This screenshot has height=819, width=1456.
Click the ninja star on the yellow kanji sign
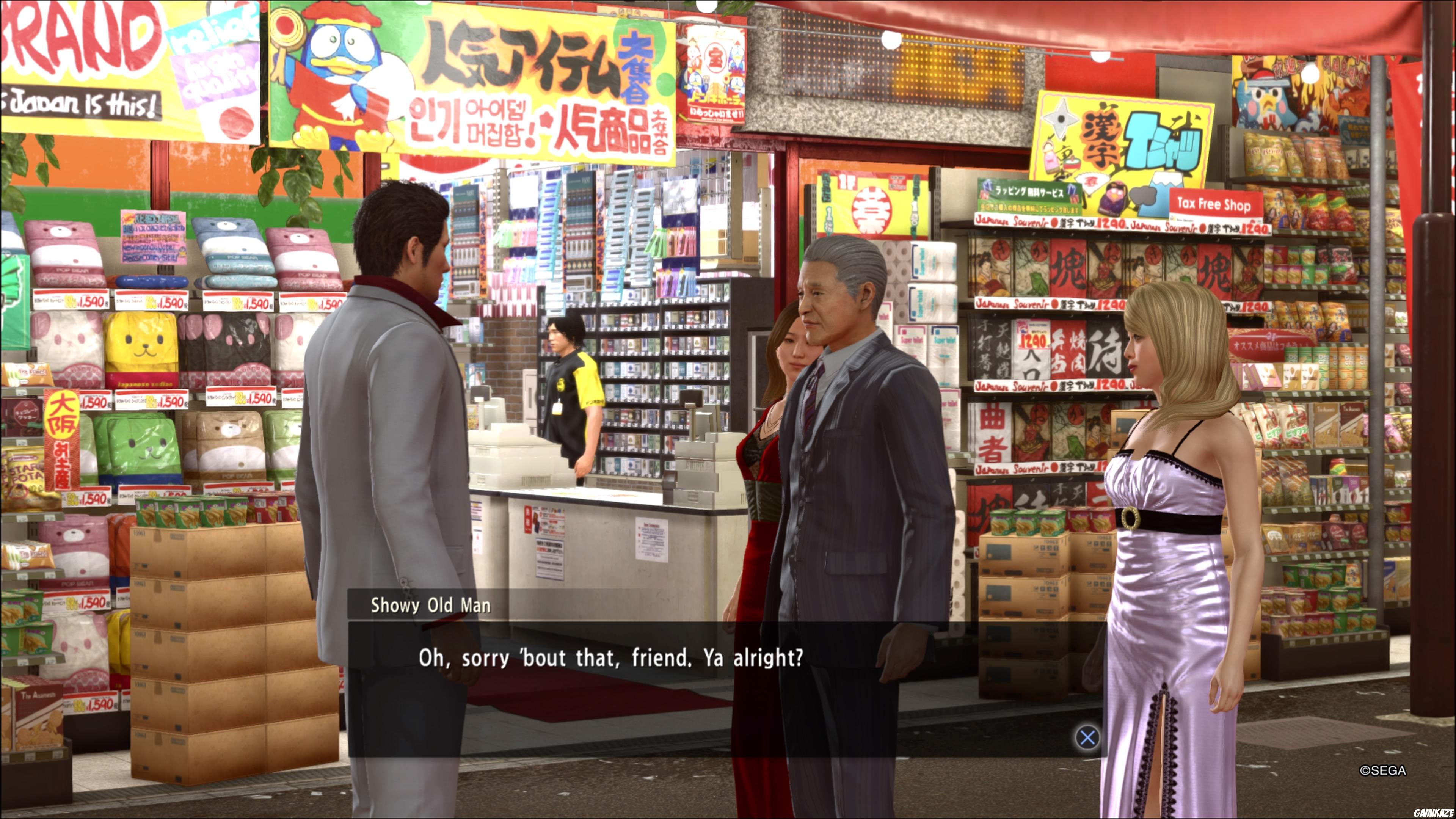pyautogui.click(x=1062, y=118)
